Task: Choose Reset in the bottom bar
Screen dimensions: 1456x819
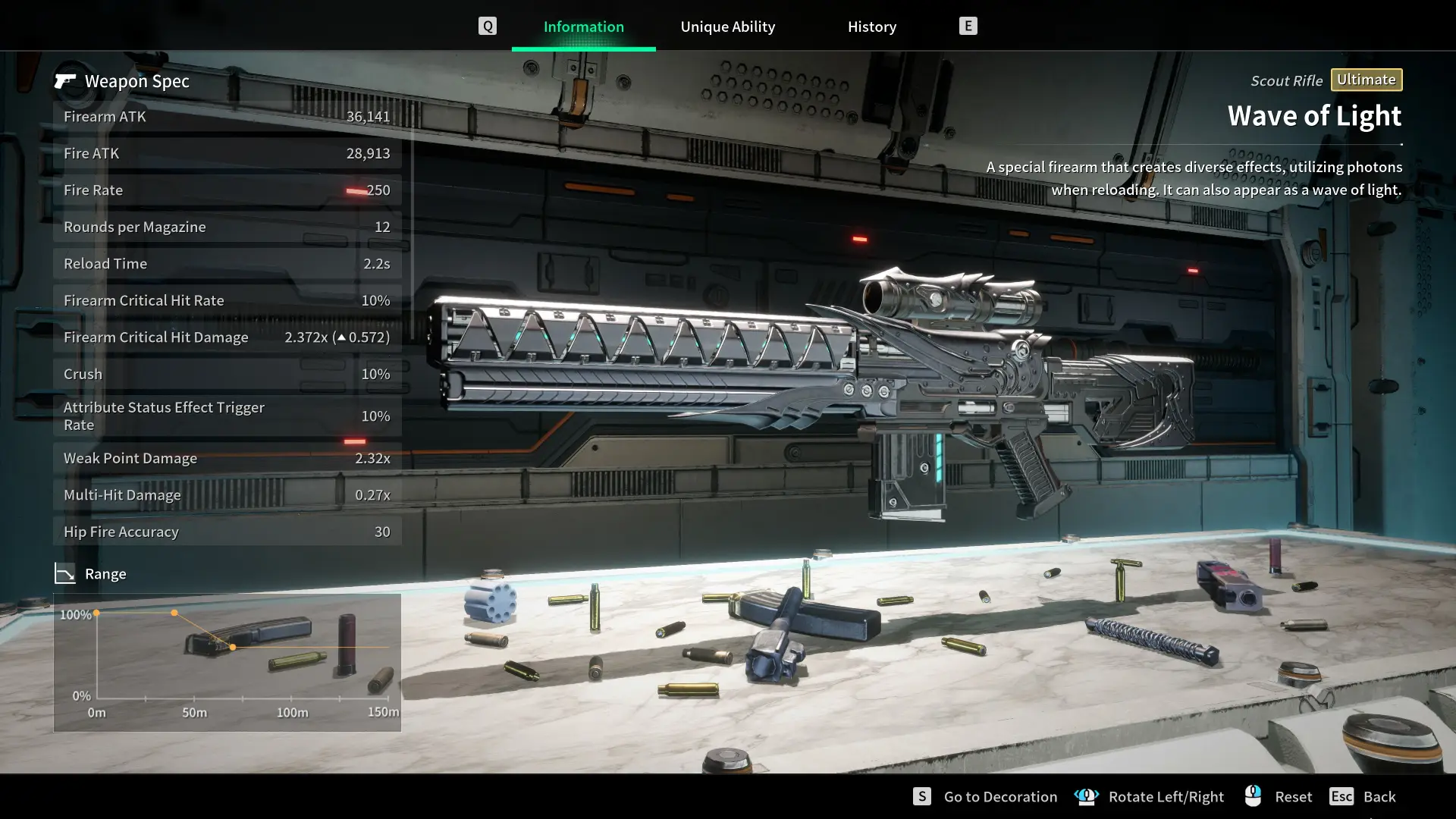Action: [x=1292, y=796]
